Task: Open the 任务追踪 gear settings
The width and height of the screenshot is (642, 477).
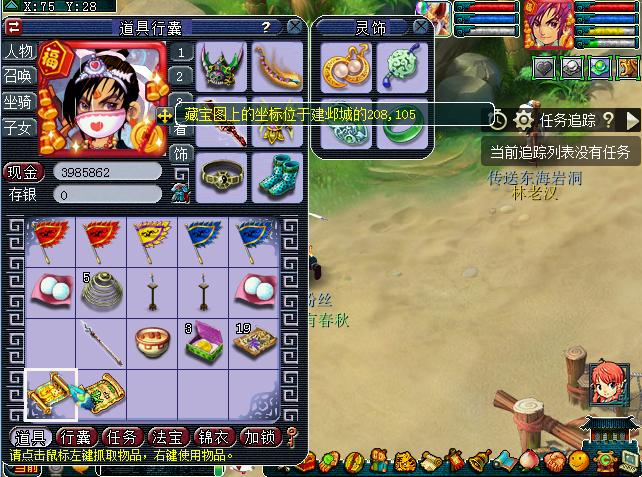Action: click(x=523, y=120)
